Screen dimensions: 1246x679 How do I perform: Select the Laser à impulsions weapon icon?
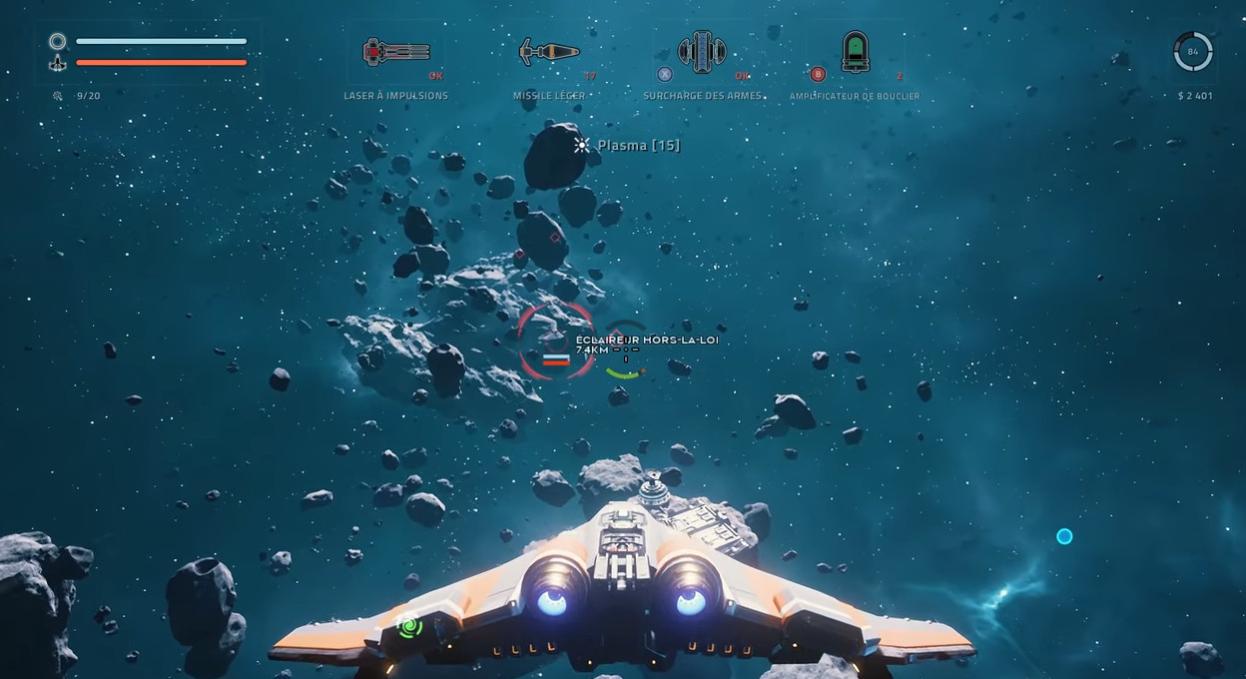pyautogui.click(x=396, y=52)
